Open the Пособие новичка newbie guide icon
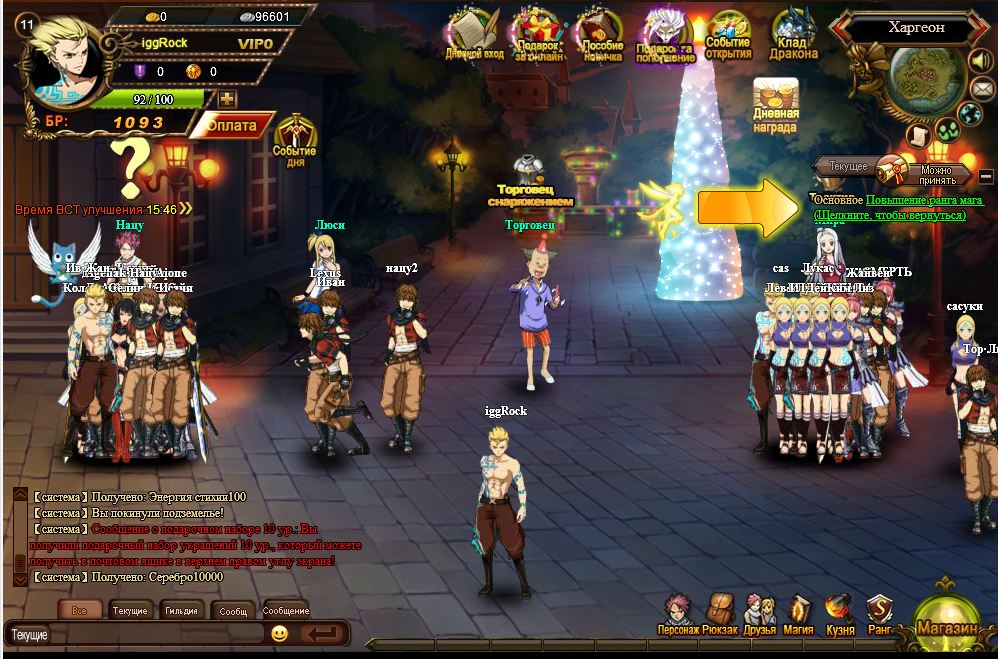The image size is (998, 659). coord(601,35)
